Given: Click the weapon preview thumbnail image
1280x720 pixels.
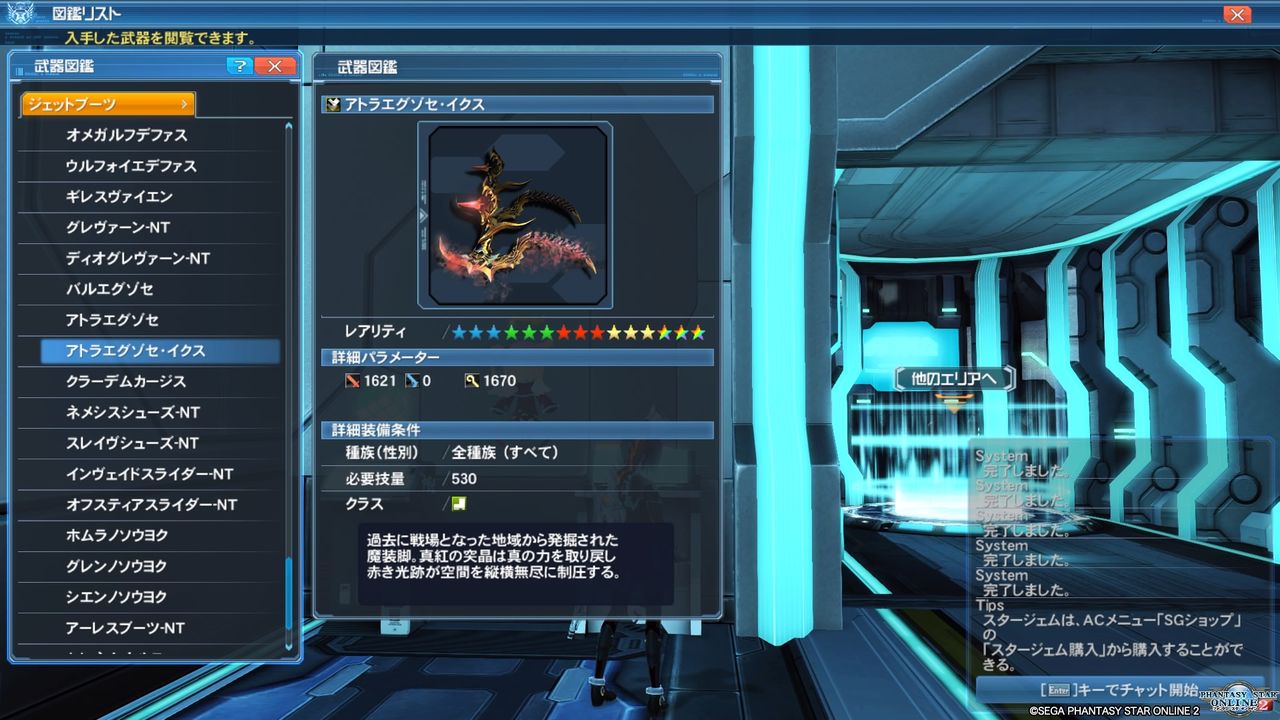Looking at the screenshot, I should [516, 213].
